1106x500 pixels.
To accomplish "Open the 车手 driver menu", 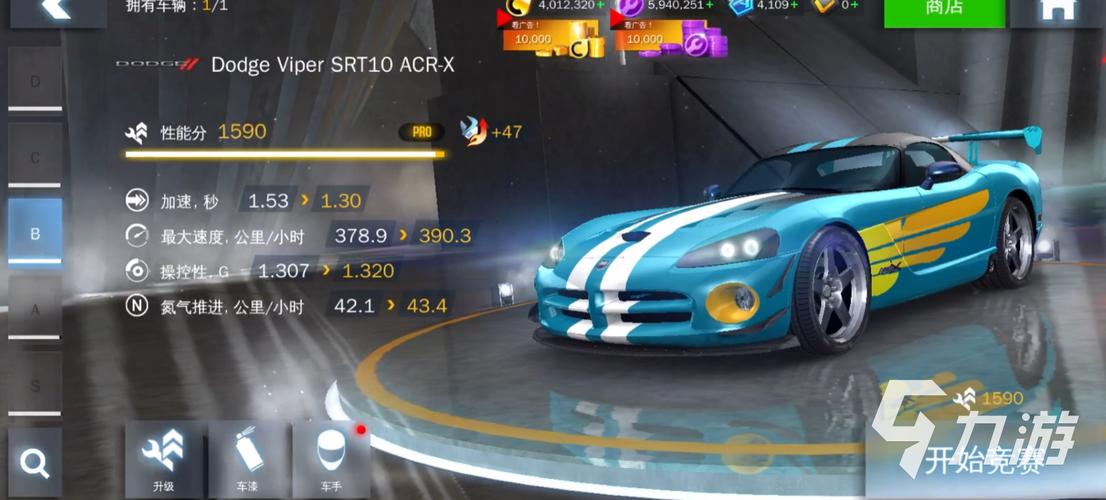I will [x=331, y=460].
